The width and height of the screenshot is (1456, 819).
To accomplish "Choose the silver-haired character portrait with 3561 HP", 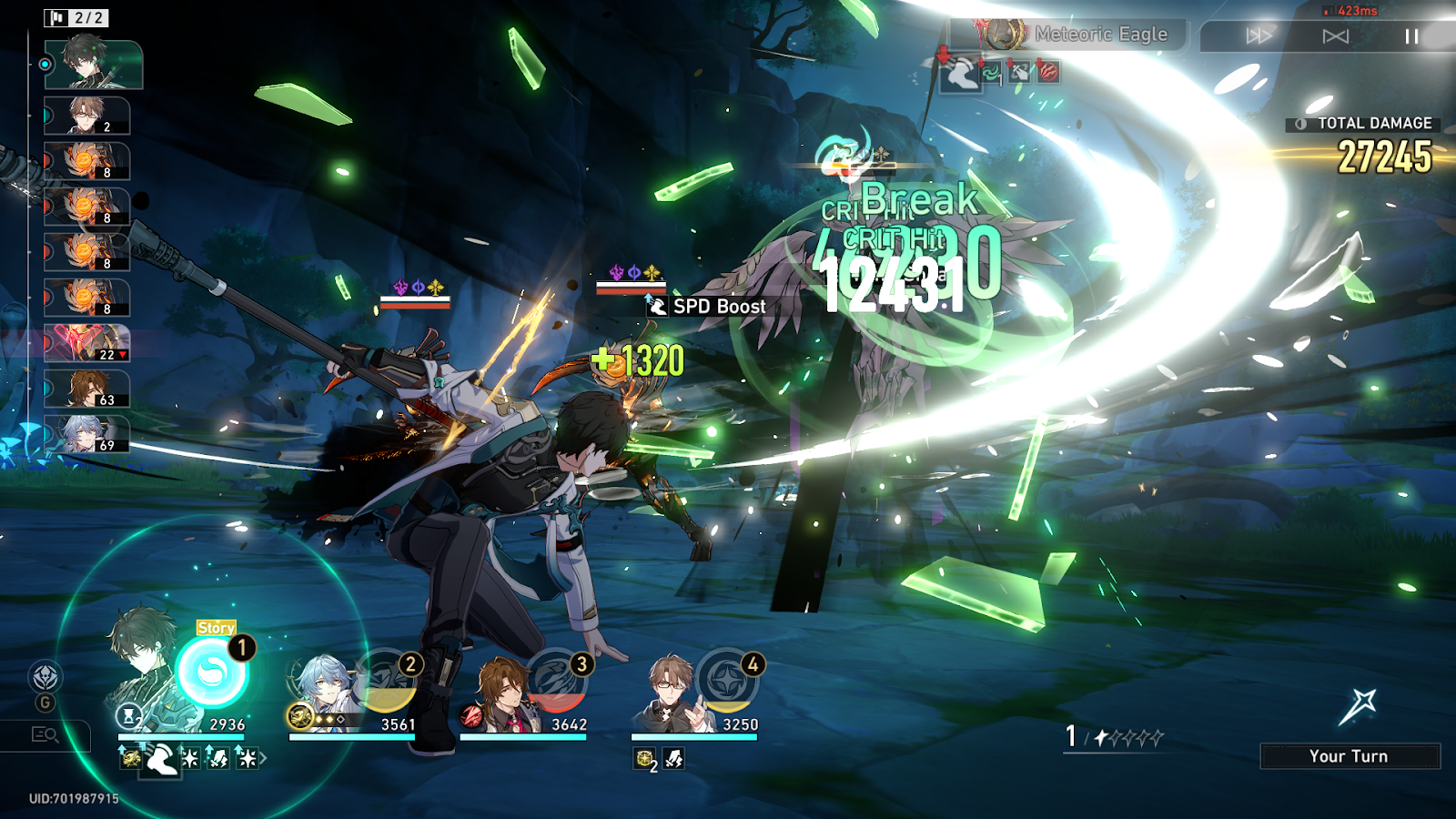I will (x=323, y=690).
